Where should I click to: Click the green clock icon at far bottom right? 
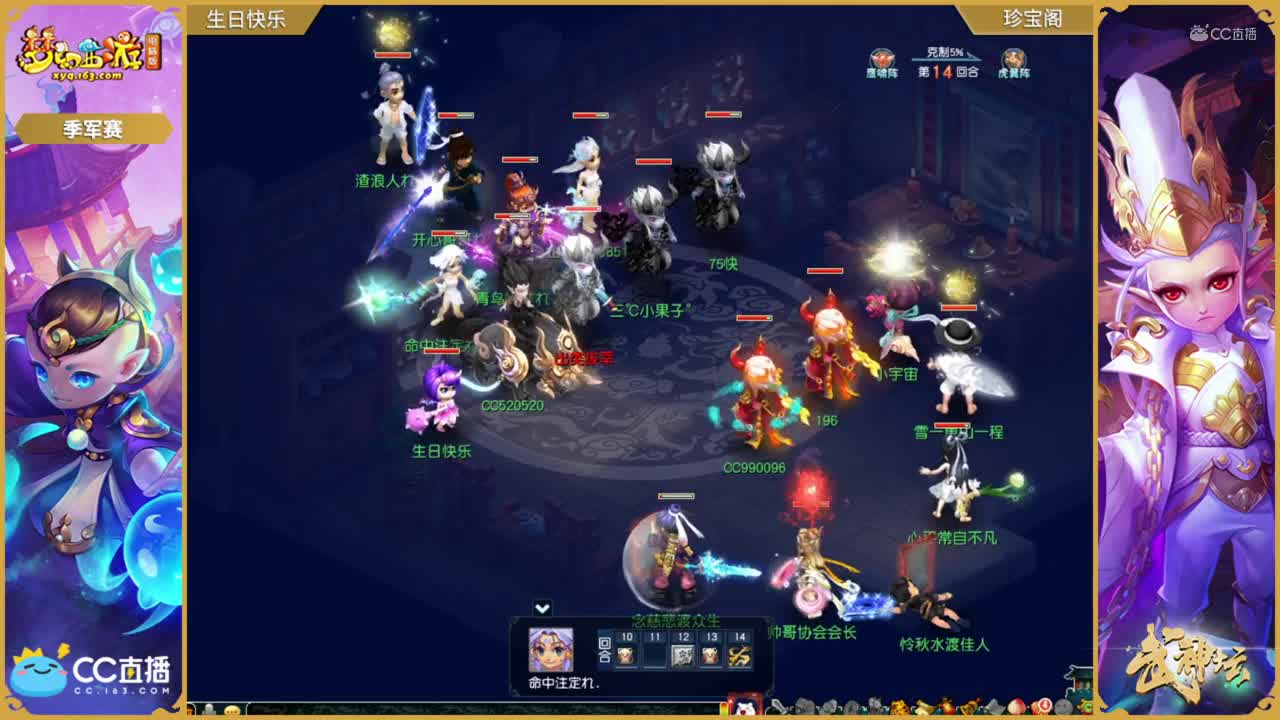pos(1086,707)
